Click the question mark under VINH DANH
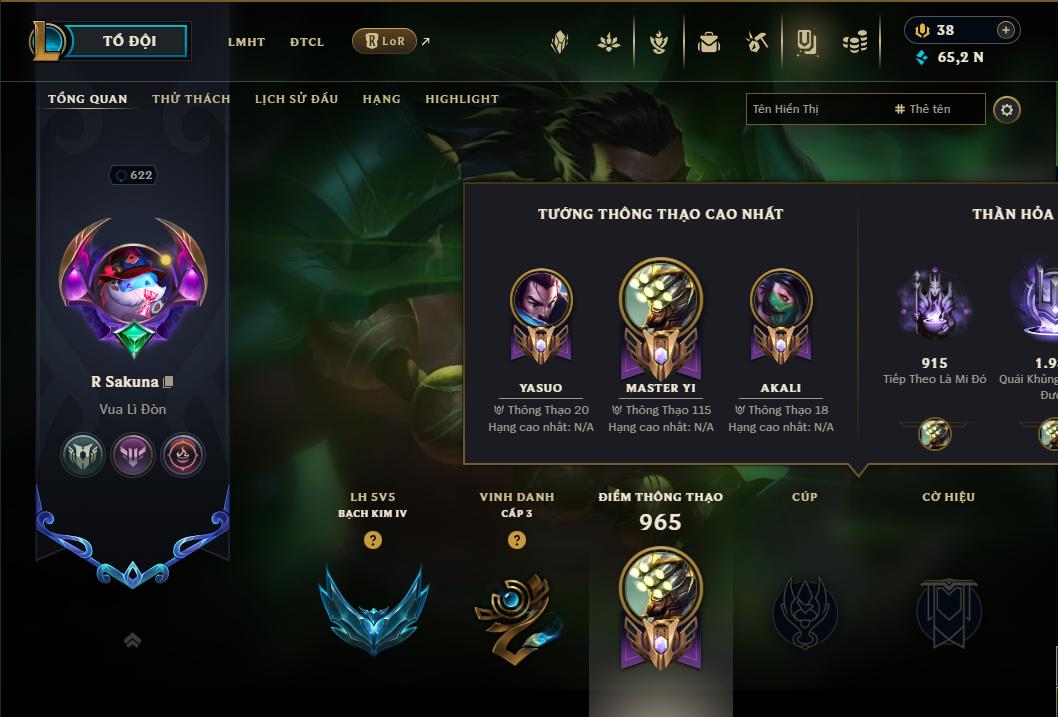This screenshot has width=1058, height=717. coord(517,540)
